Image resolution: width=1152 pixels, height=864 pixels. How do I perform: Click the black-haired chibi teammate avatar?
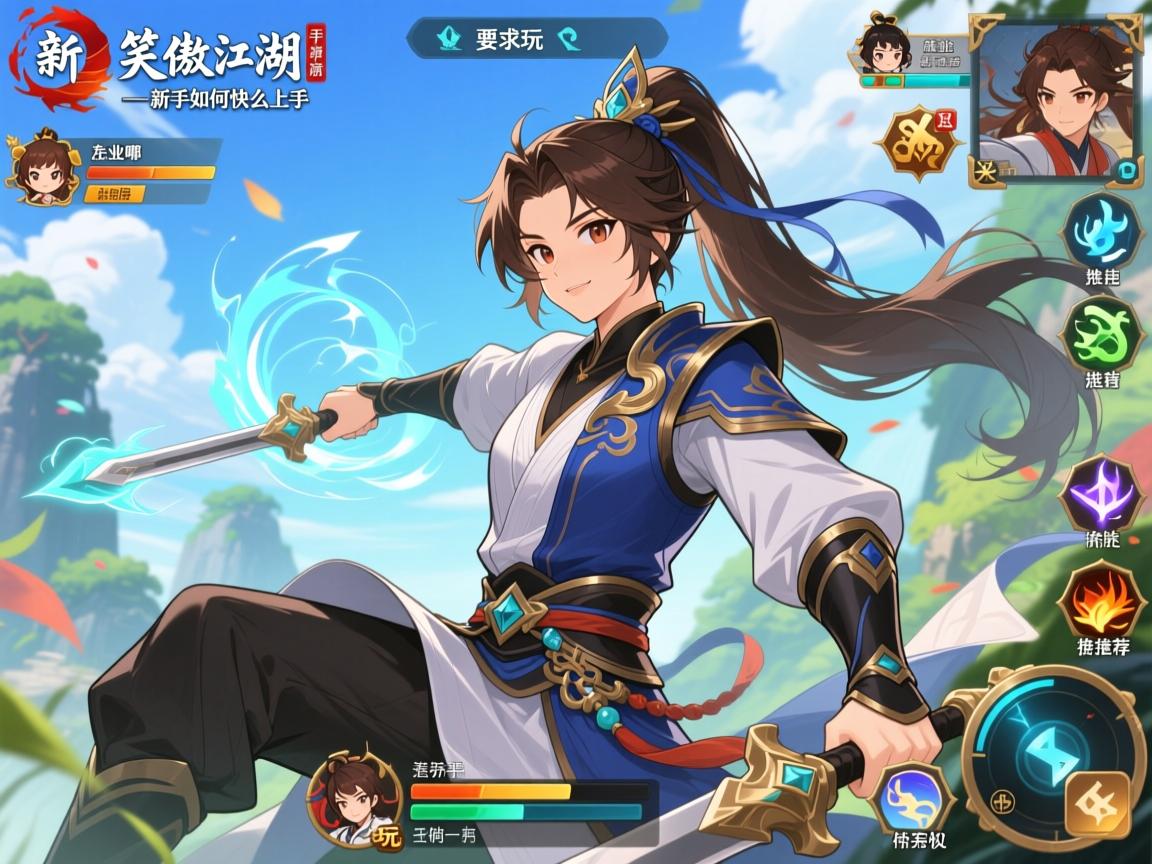(885, 49)
